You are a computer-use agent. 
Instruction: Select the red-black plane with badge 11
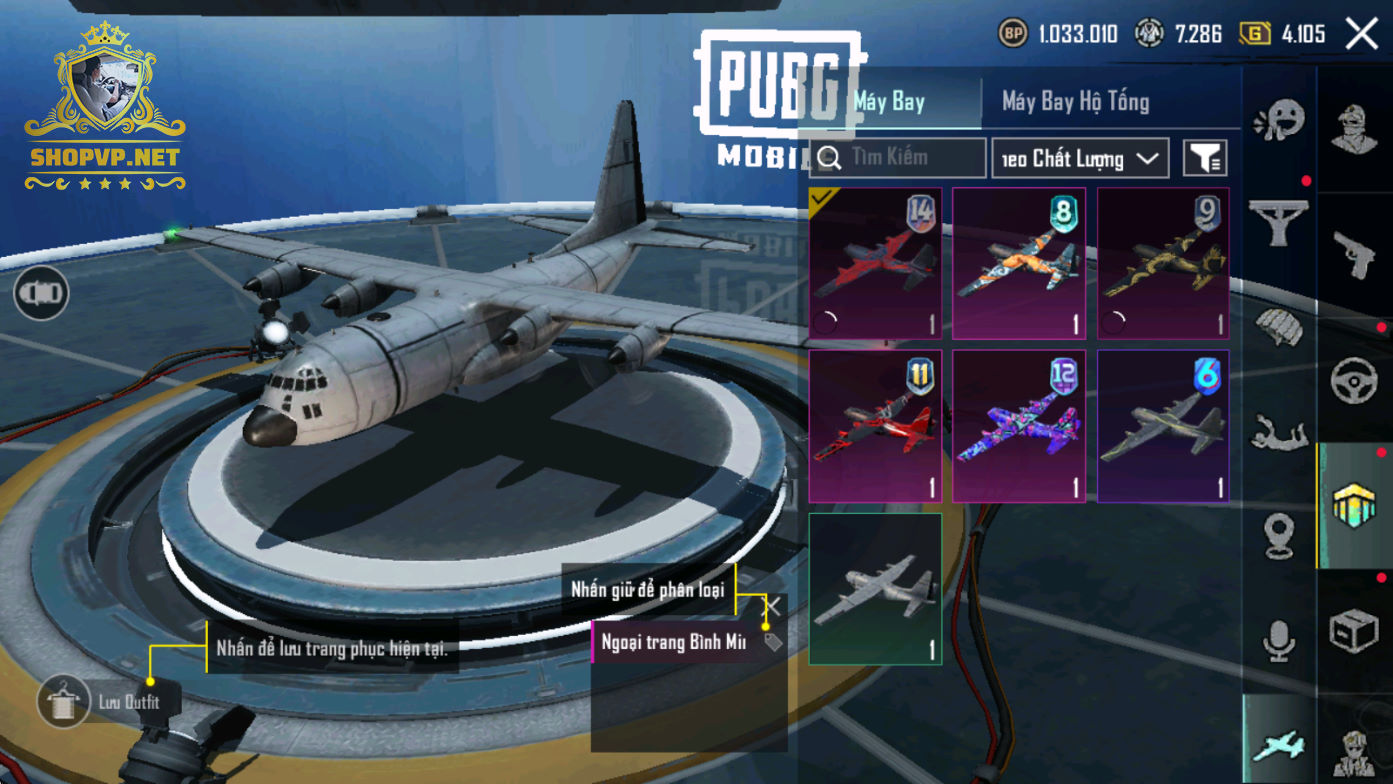click(x=875, y=426)
